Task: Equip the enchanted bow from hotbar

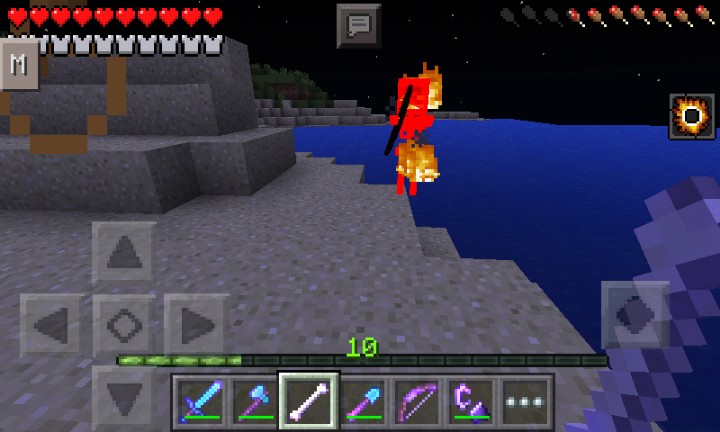Action: [416, 402]
